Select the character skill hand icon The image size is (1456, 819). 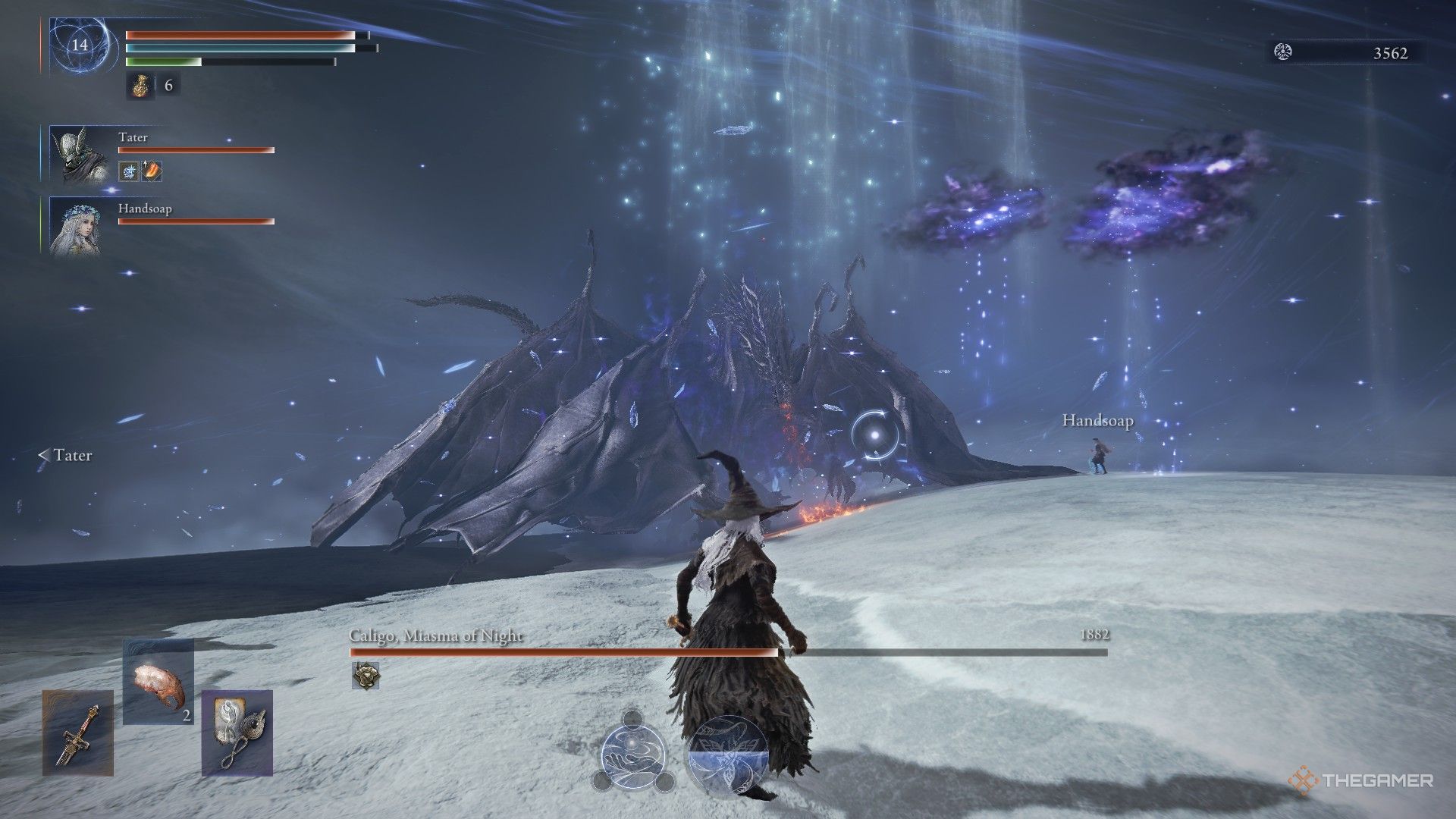[x=635, y=755]
